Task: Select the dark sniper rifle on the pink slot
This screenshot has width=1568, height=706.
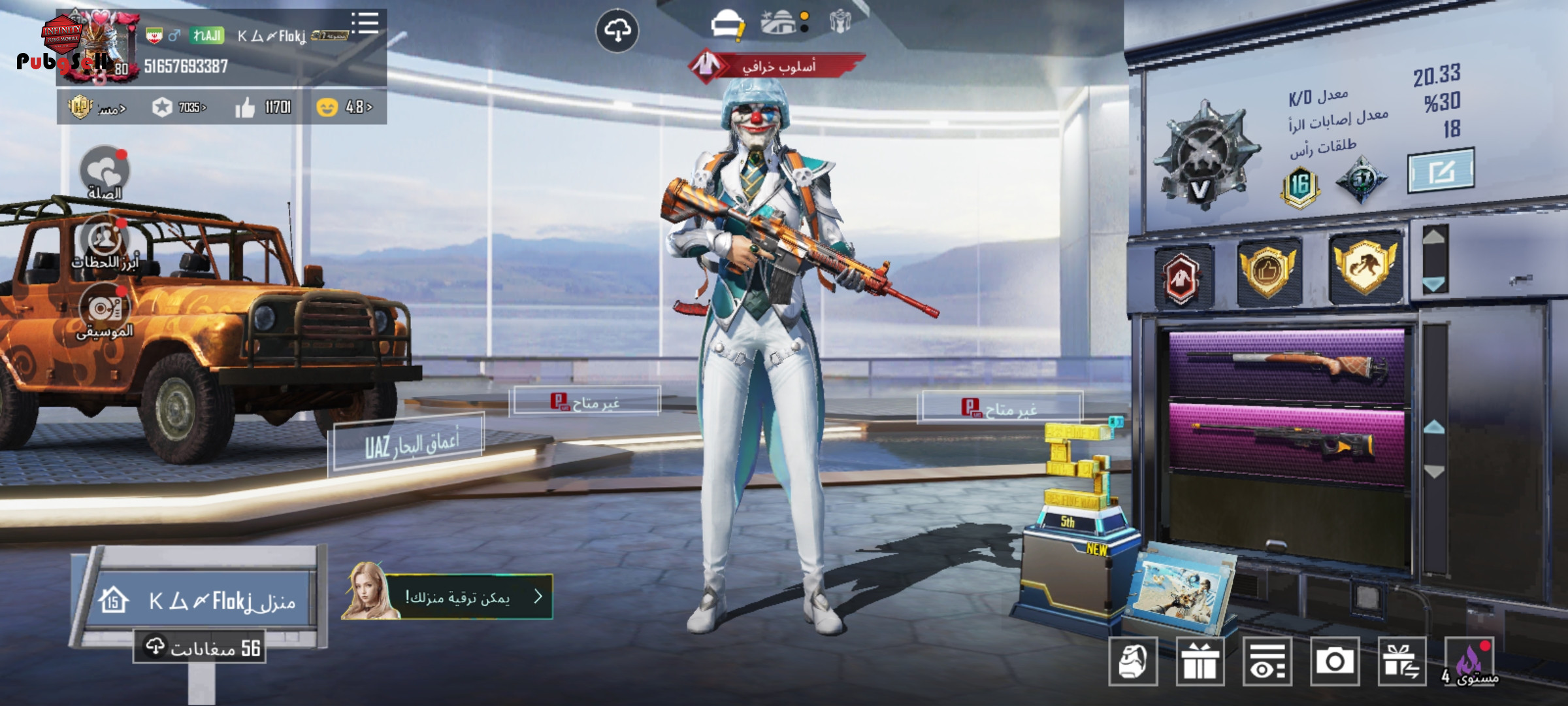Action: pyautogui.click(x=1286, y=442)
